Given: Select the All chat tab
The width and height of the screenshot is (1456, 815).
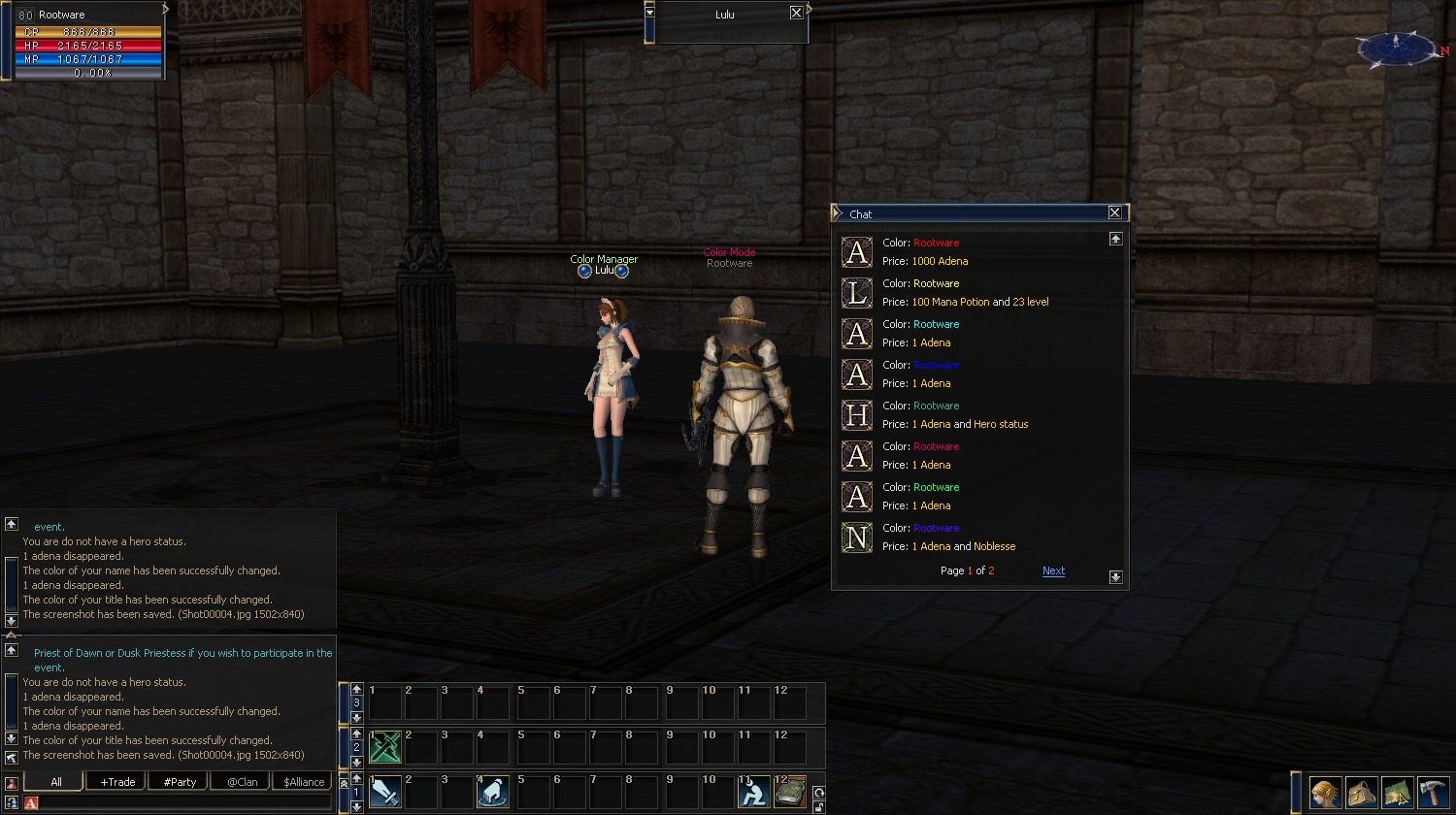Looking at the screenshot, I should point(55,782).
